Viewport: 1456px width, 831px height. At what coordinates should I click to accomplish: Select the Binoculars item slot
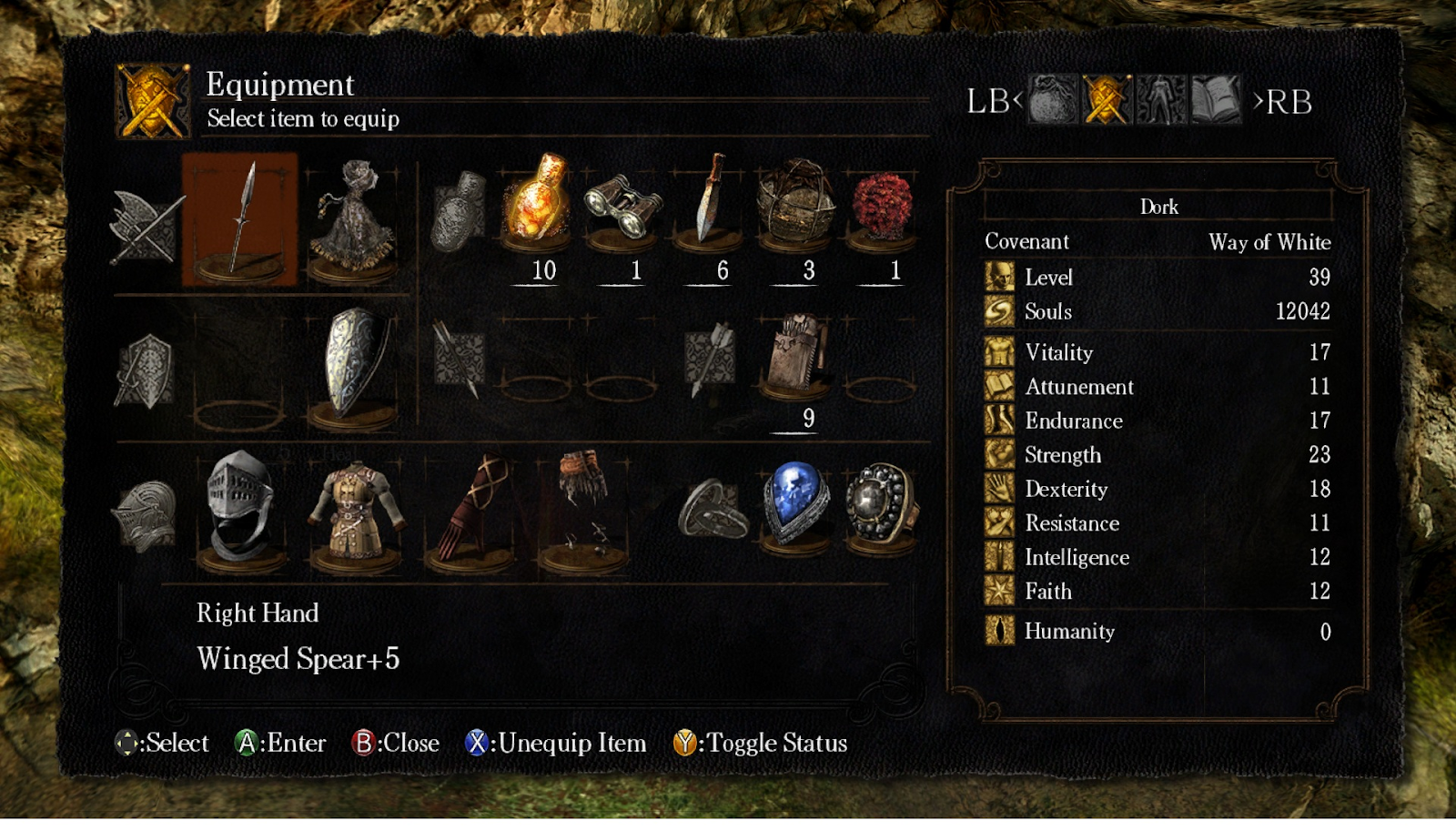click(x=622, y=205)
